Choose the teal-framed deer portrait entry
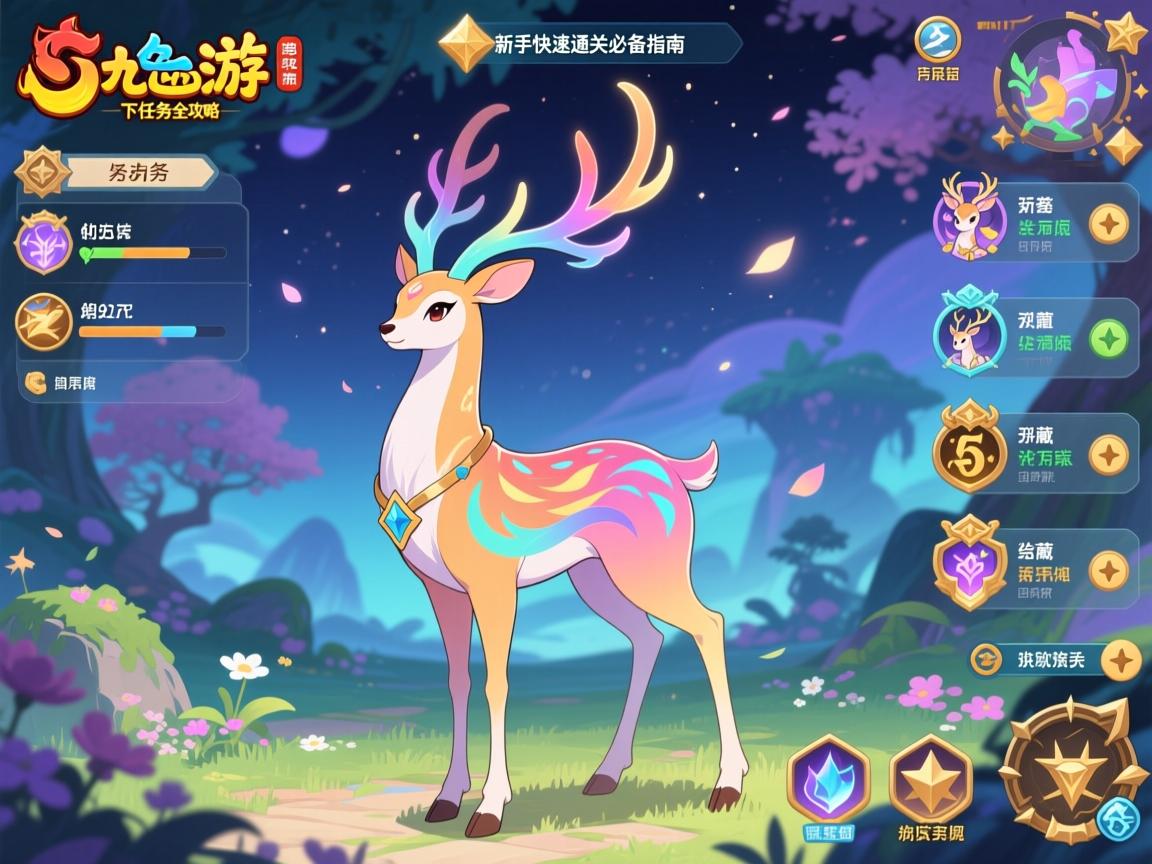The width and height of the screenshot is (1152, 864). [x=967, y=335]
